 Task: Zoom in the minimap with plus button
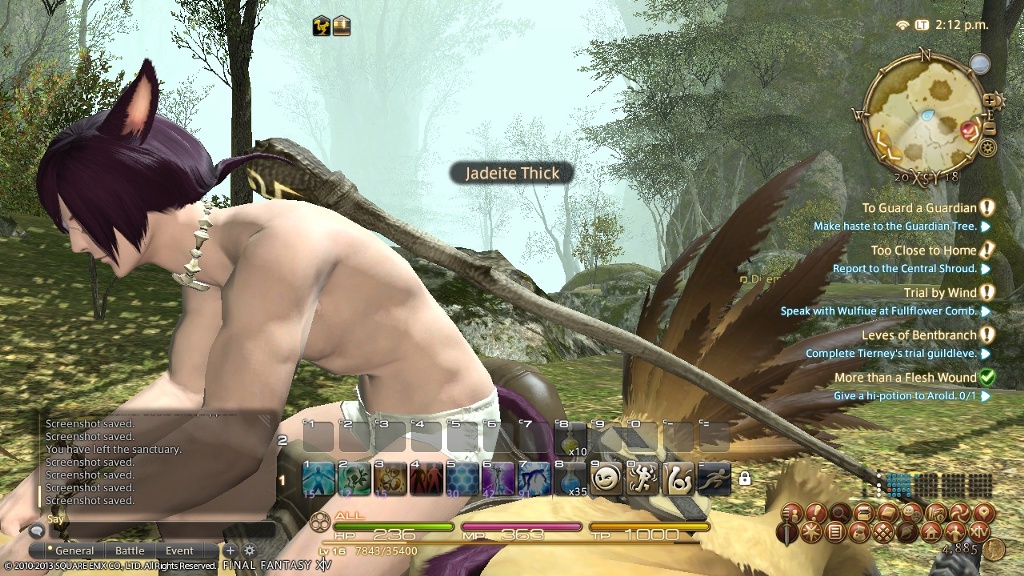991,100
